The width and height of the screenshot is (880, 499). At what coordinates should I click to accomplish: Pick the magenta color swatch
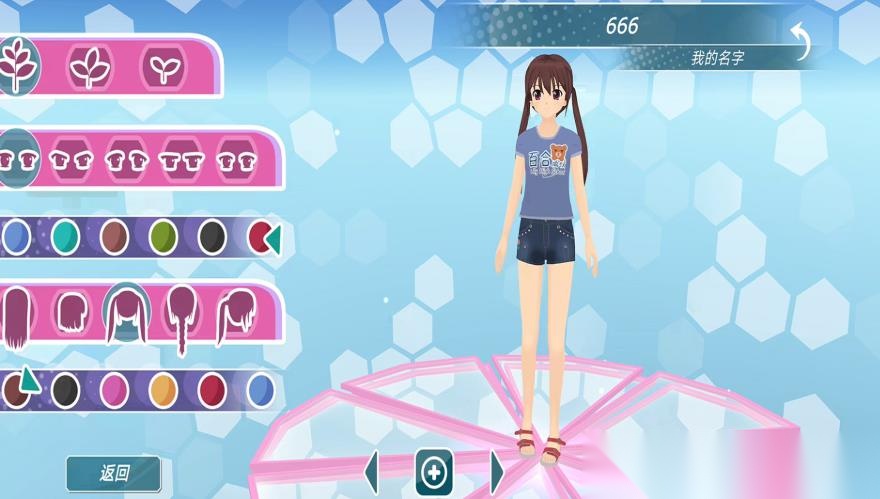(x=114, y=389)
